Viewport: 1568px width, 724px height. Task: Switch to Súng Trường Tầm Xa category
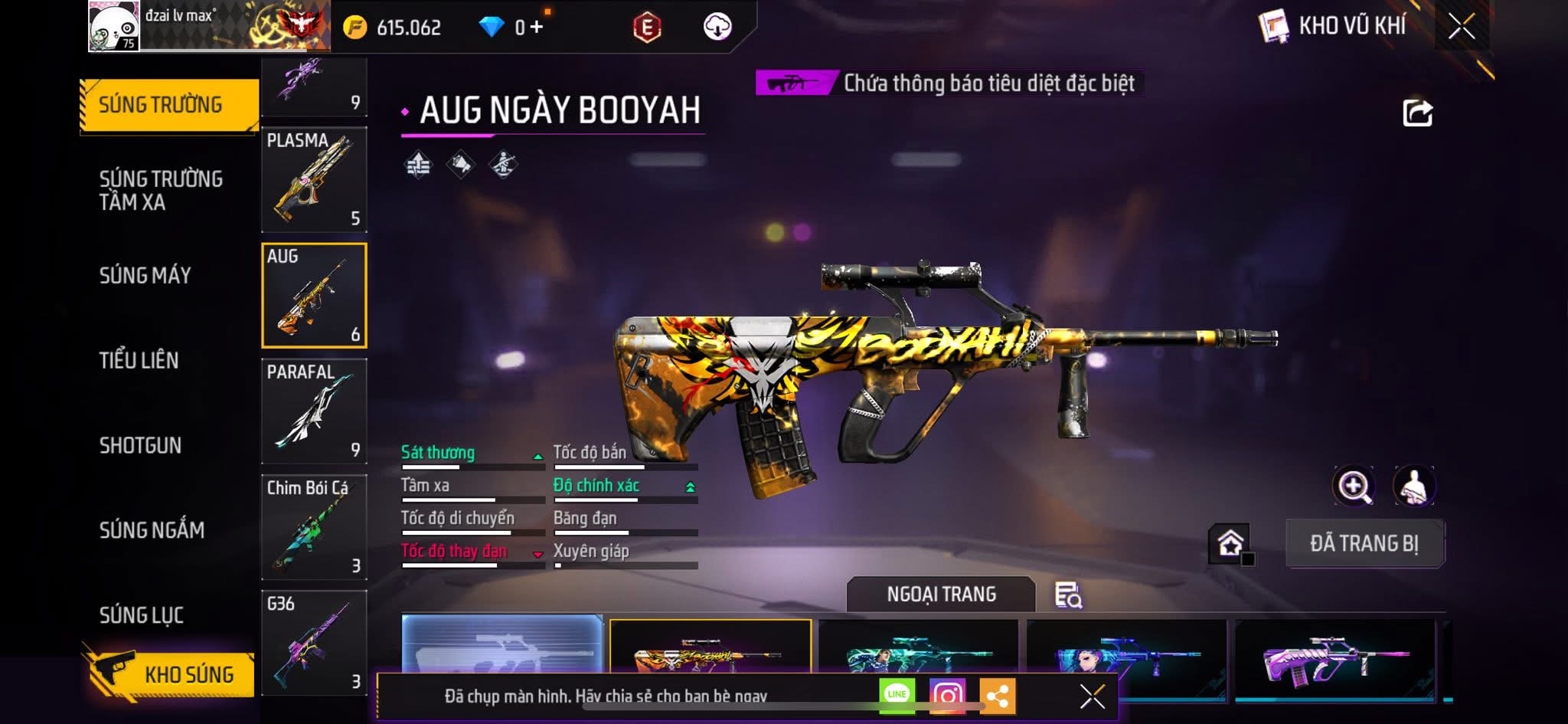tap(161, 190)
